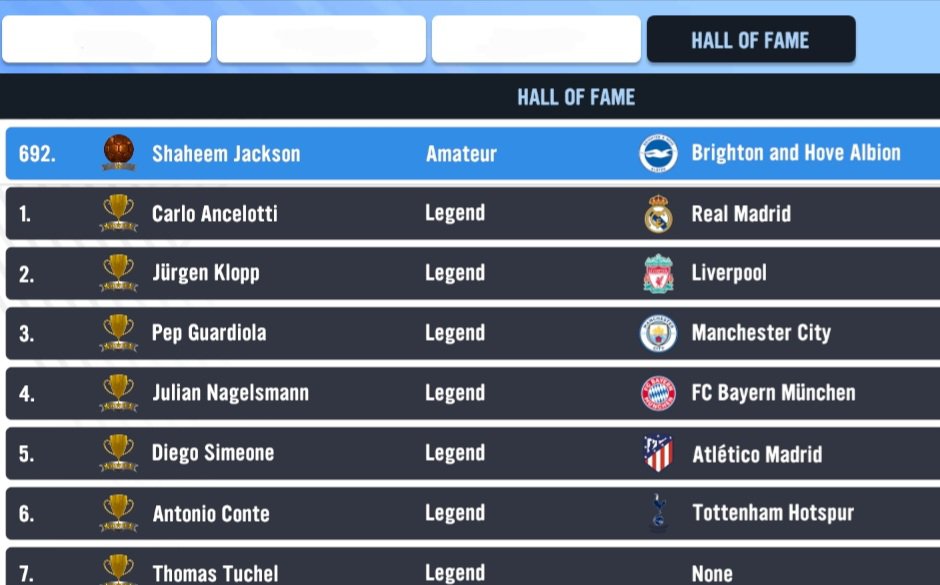Select Diego Simeone's entry
Image resolution: width=940 pixels, height=585 pixels.
(470, 453)
